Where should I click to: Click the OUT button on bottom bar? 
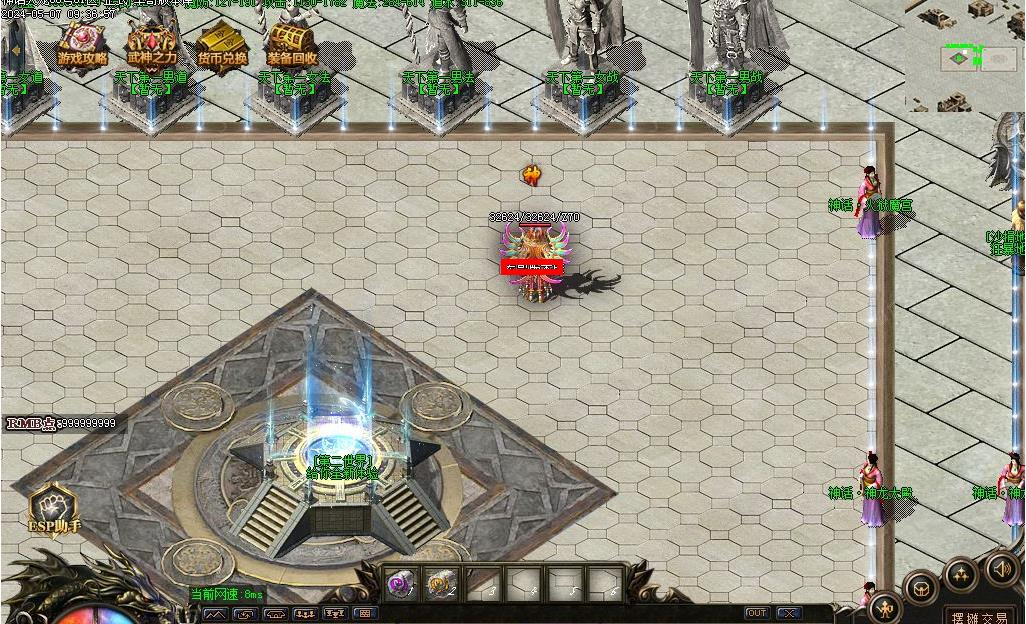coord(757,613)
